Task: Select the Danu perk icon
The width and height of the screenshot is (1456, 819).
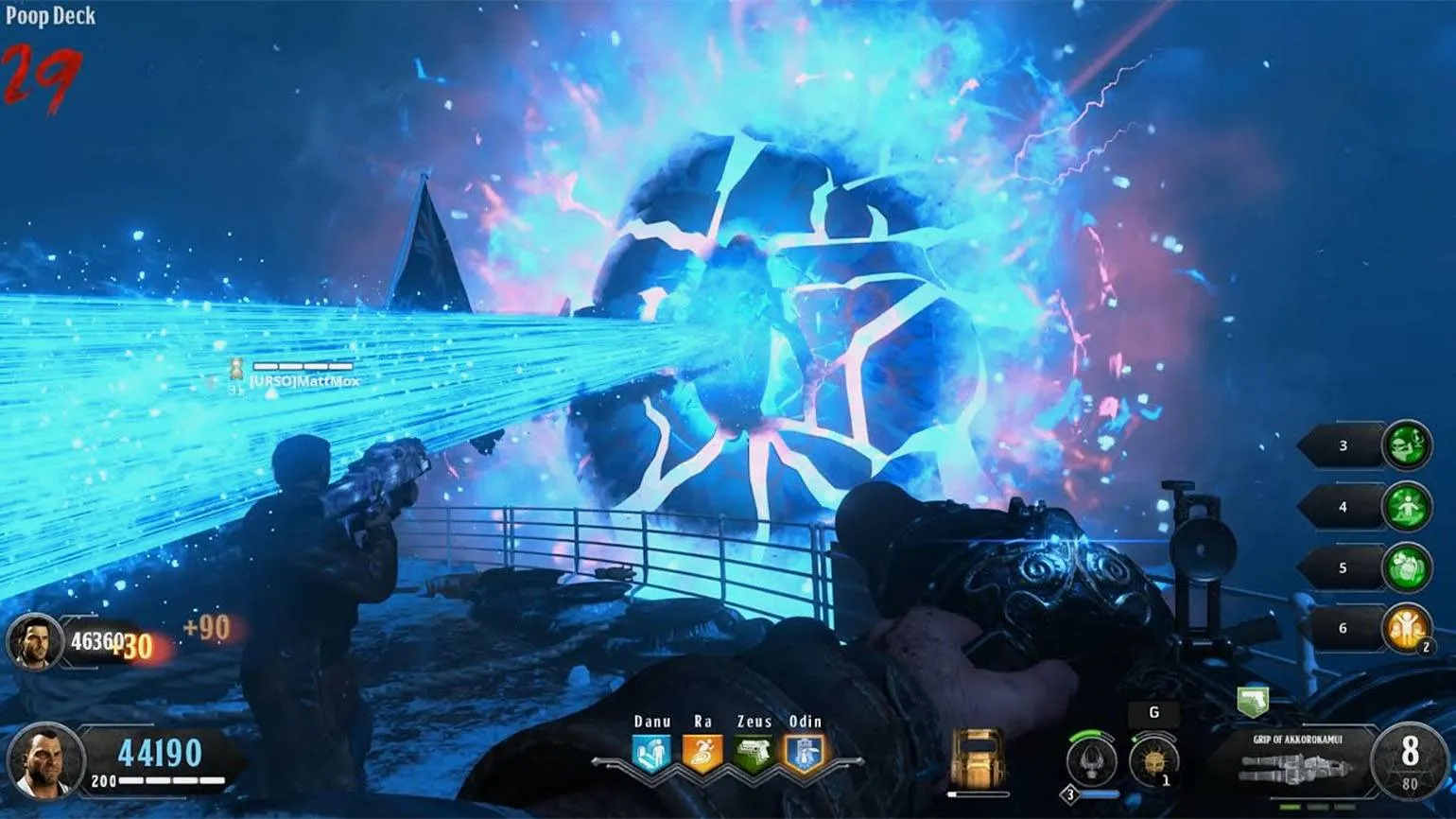Action: pos(651,753)
